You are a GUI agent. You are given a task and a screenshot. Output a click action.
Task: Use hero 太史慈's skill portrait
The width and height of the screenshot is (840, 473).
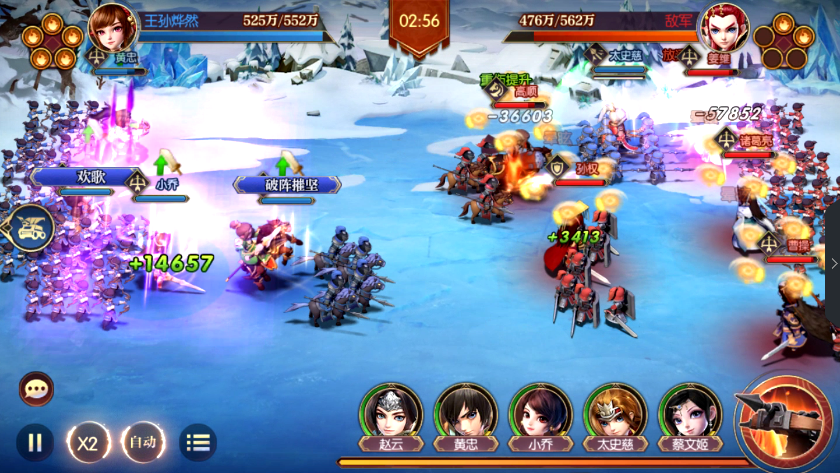point(615,412)
